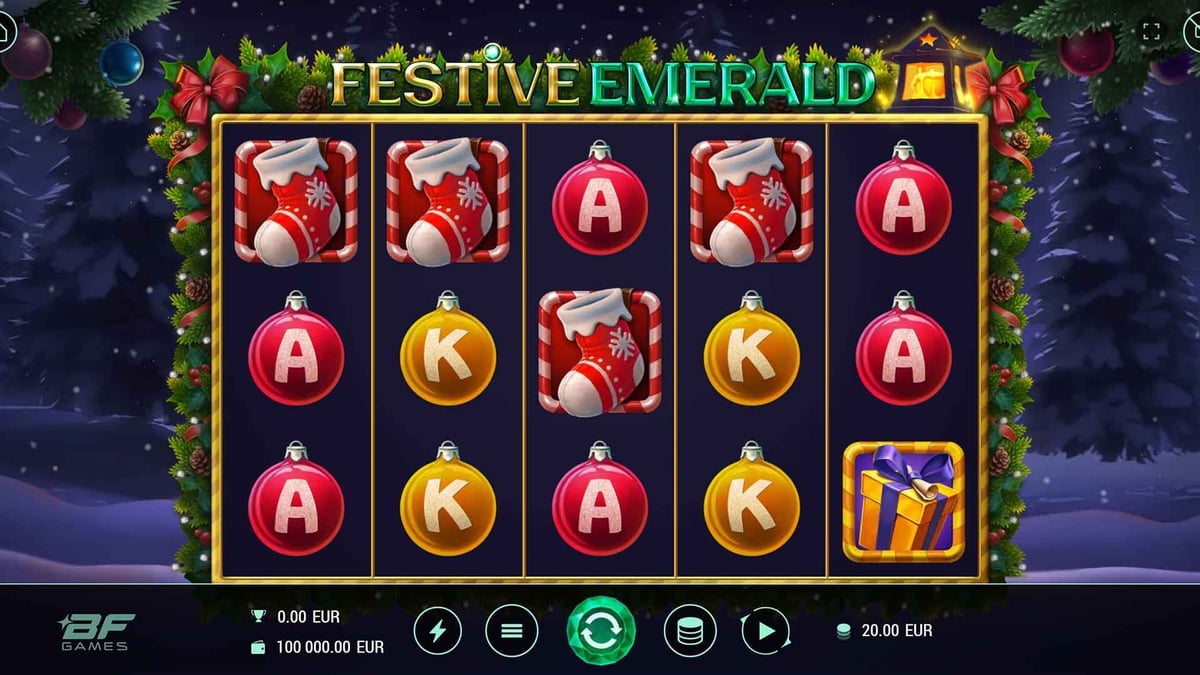Open the coin stack bet settings
The width and height of the screenshot is (1200, 675).
click(x=690, y=631)
